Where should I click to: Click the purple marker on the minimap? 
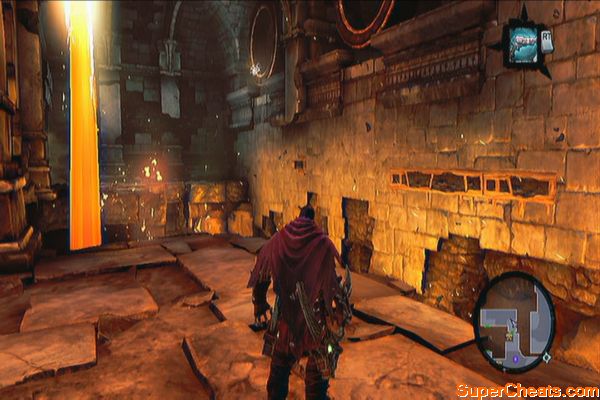[x=514, y=360]
